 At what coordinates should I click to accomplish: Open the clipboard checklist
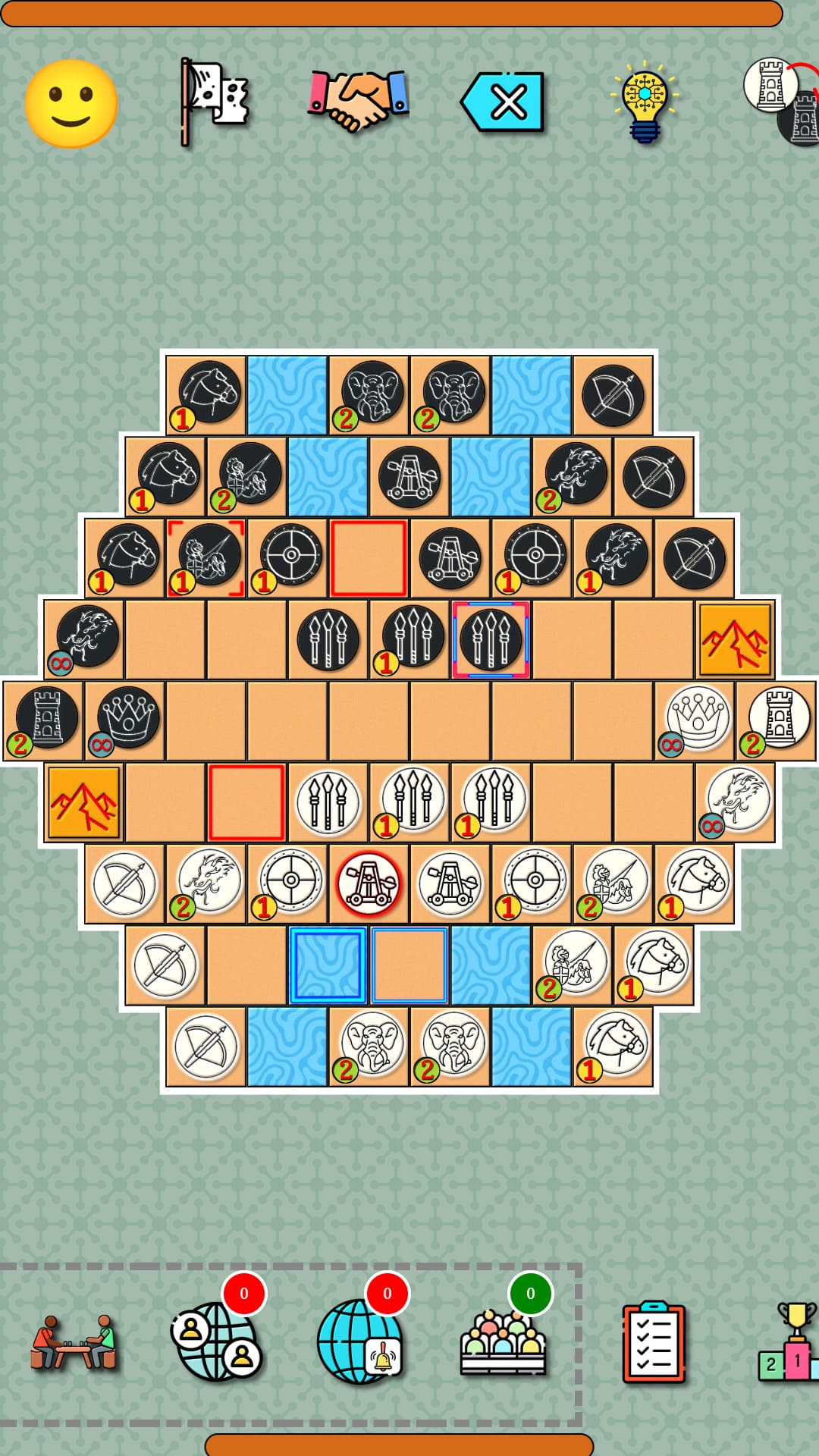click(653, 1341)
